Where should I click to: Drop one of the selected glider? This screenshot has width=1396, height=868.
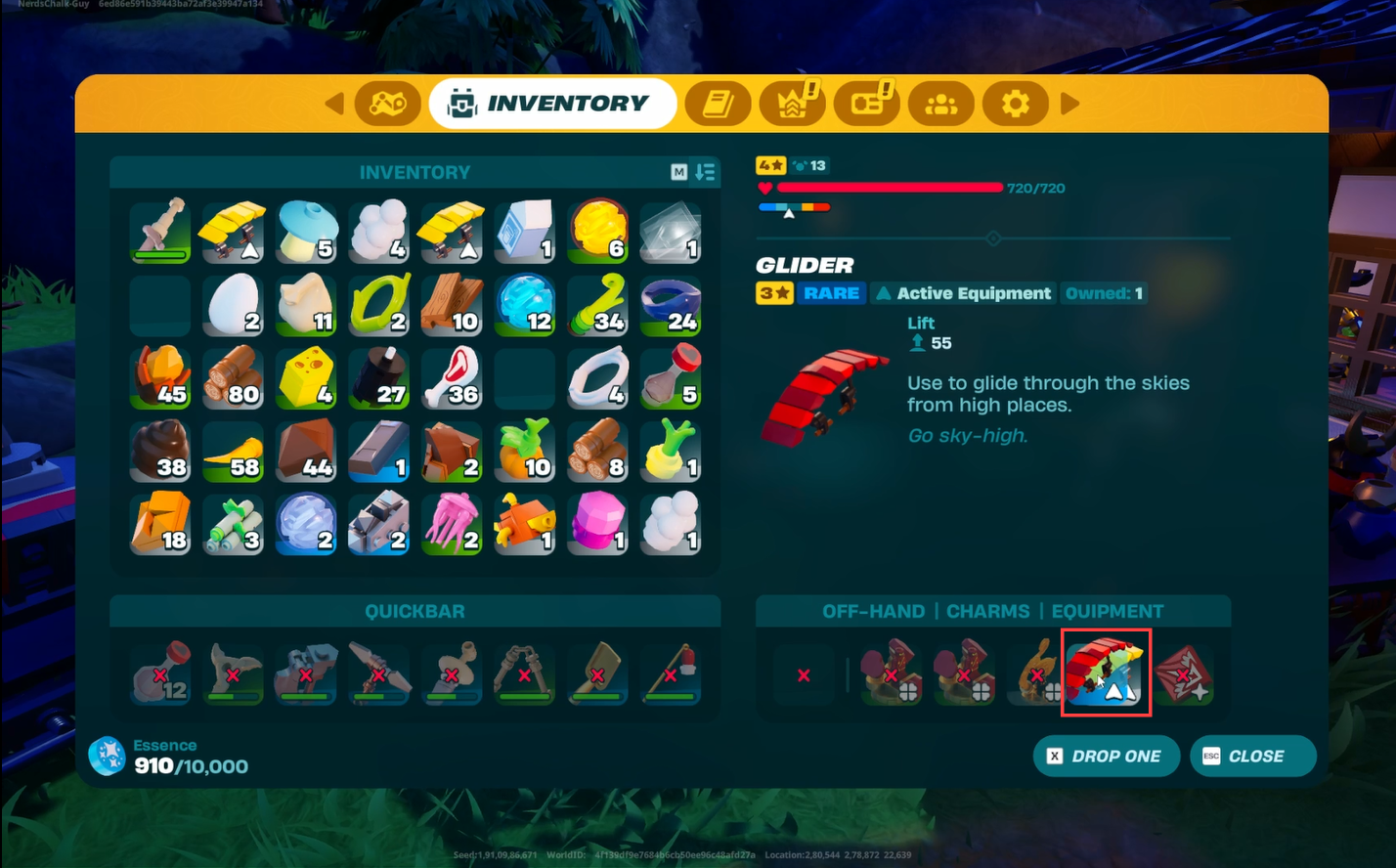1106,756
